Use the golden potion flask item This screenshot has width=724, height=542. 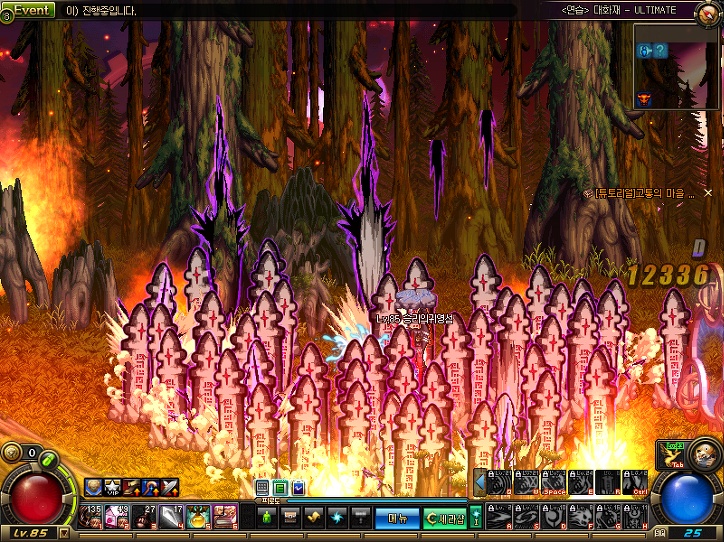tap(197, 517)
